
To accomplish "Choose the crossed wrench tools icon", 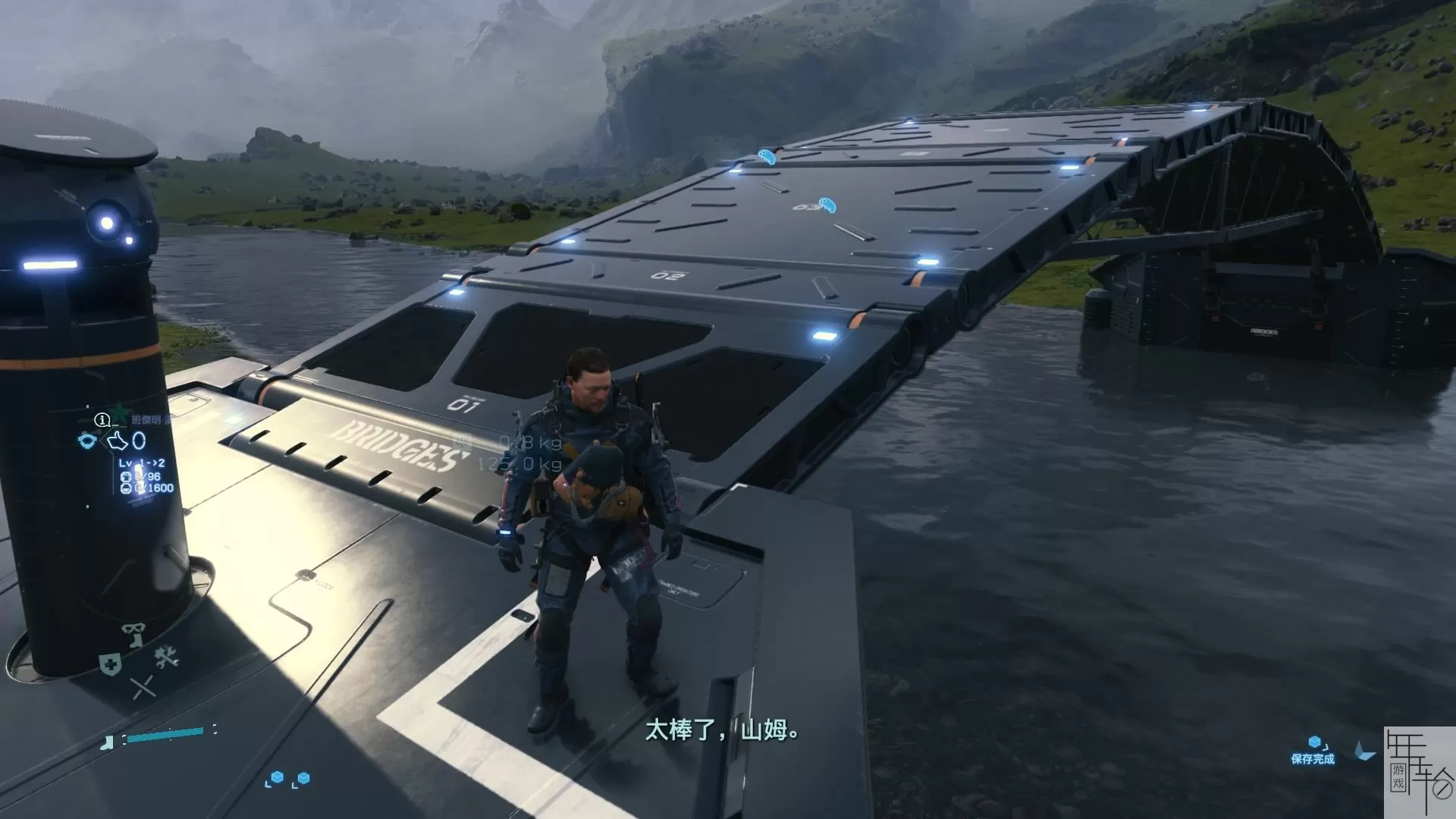I will click(x=167, y=657).
